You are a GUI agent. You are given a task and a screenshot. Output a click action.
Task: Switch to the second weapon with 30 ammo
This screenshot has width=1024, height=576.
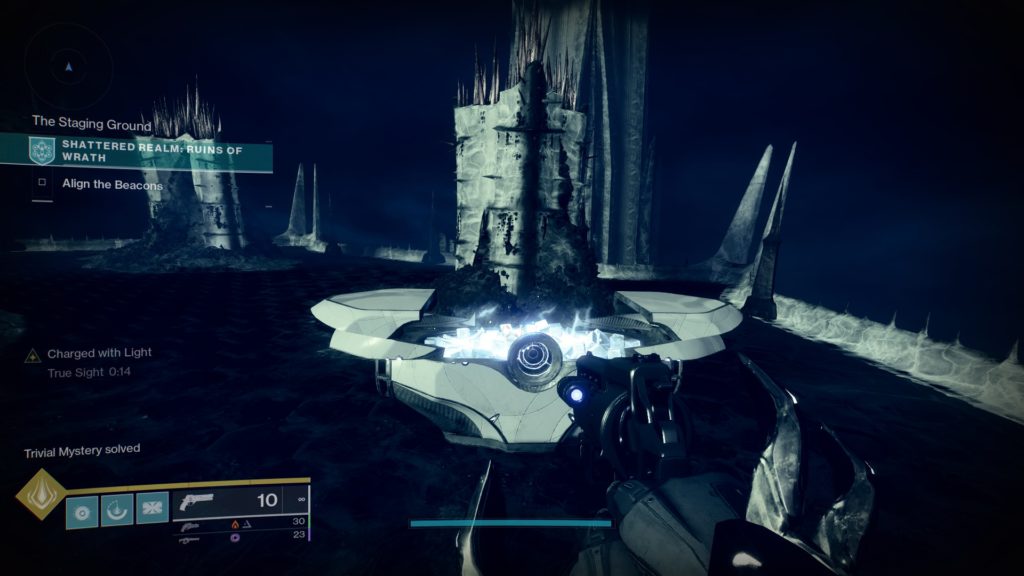click(240, 522)
